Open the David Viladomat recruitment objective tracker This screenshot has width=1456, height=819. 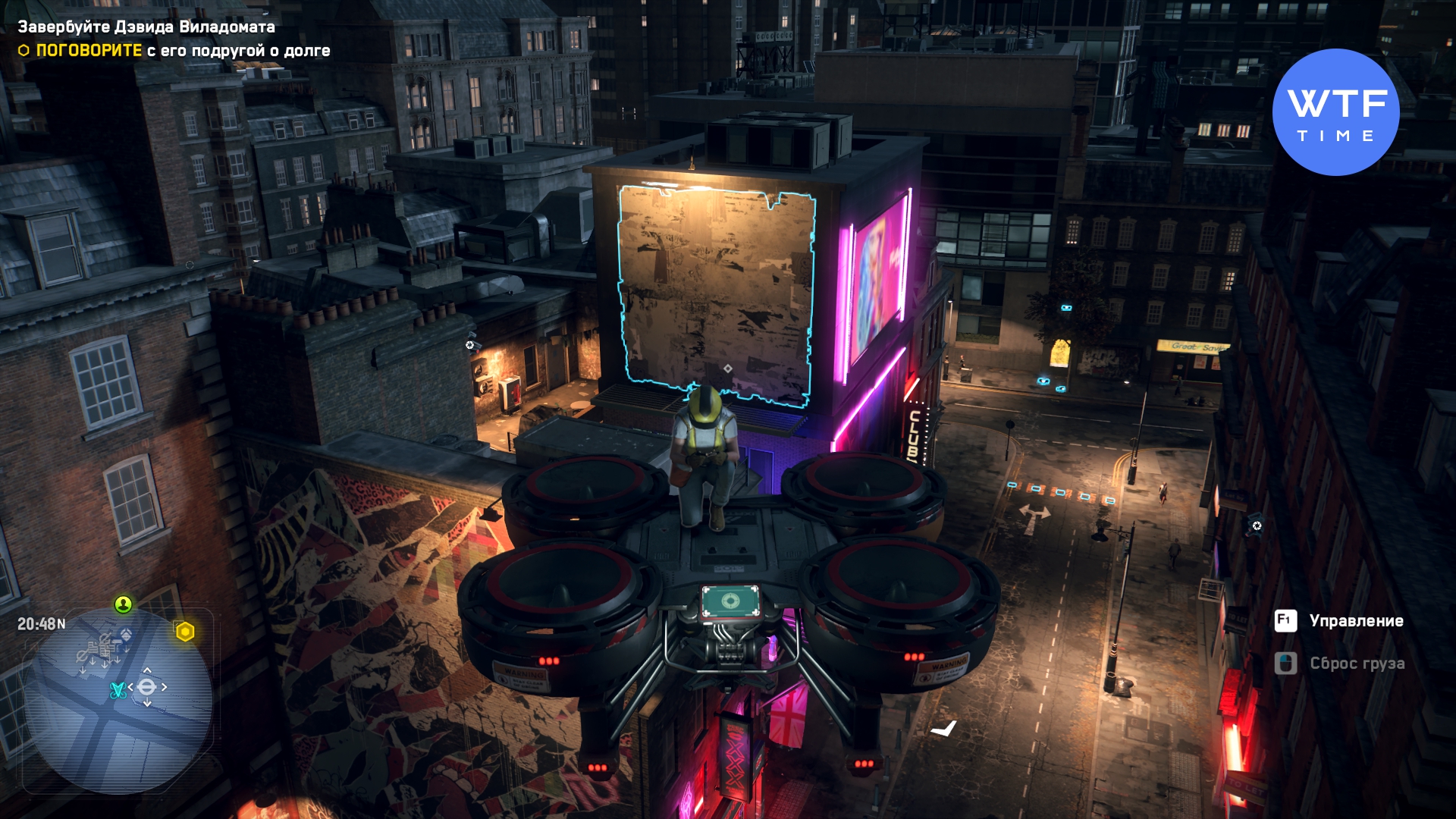click(146, 27)
